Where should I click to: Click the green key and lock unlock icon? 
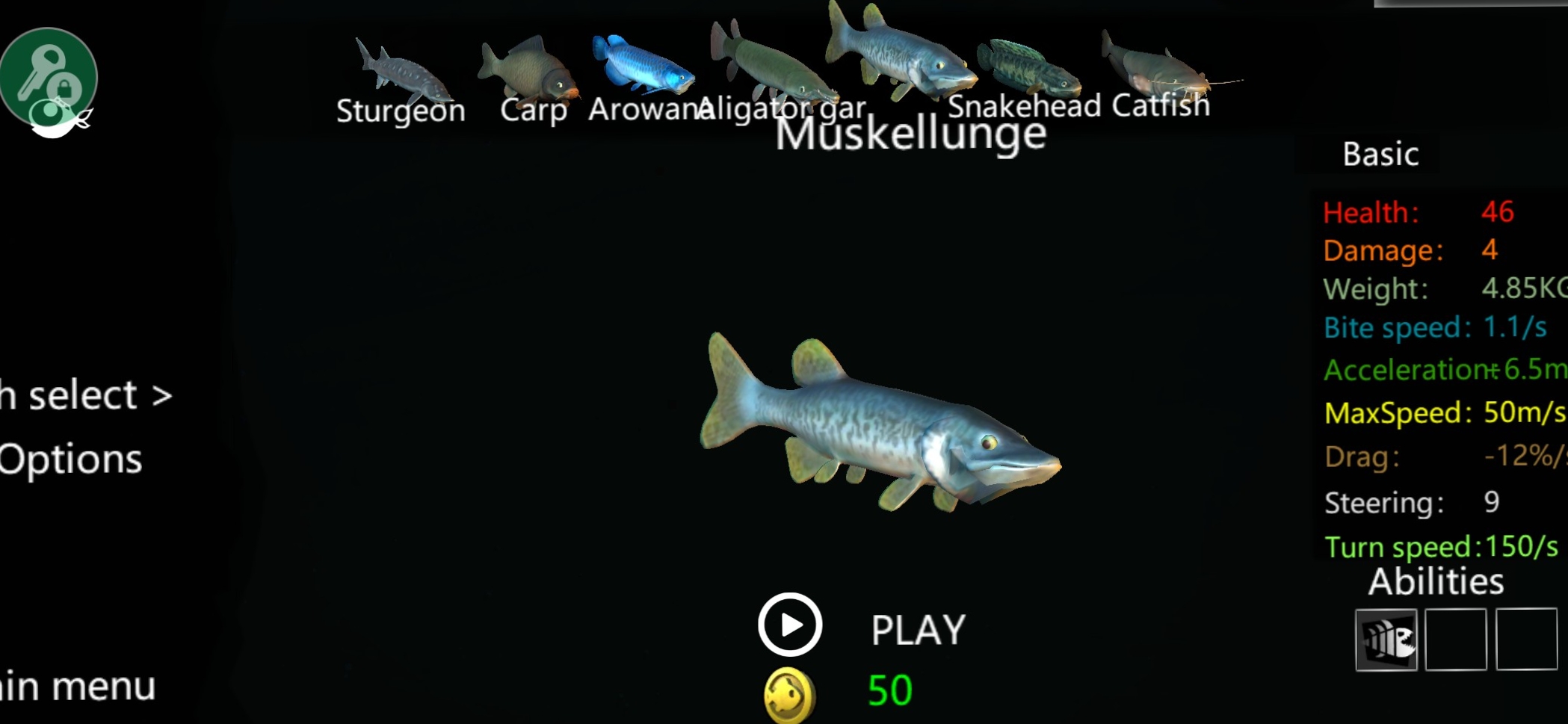point(49,81)
